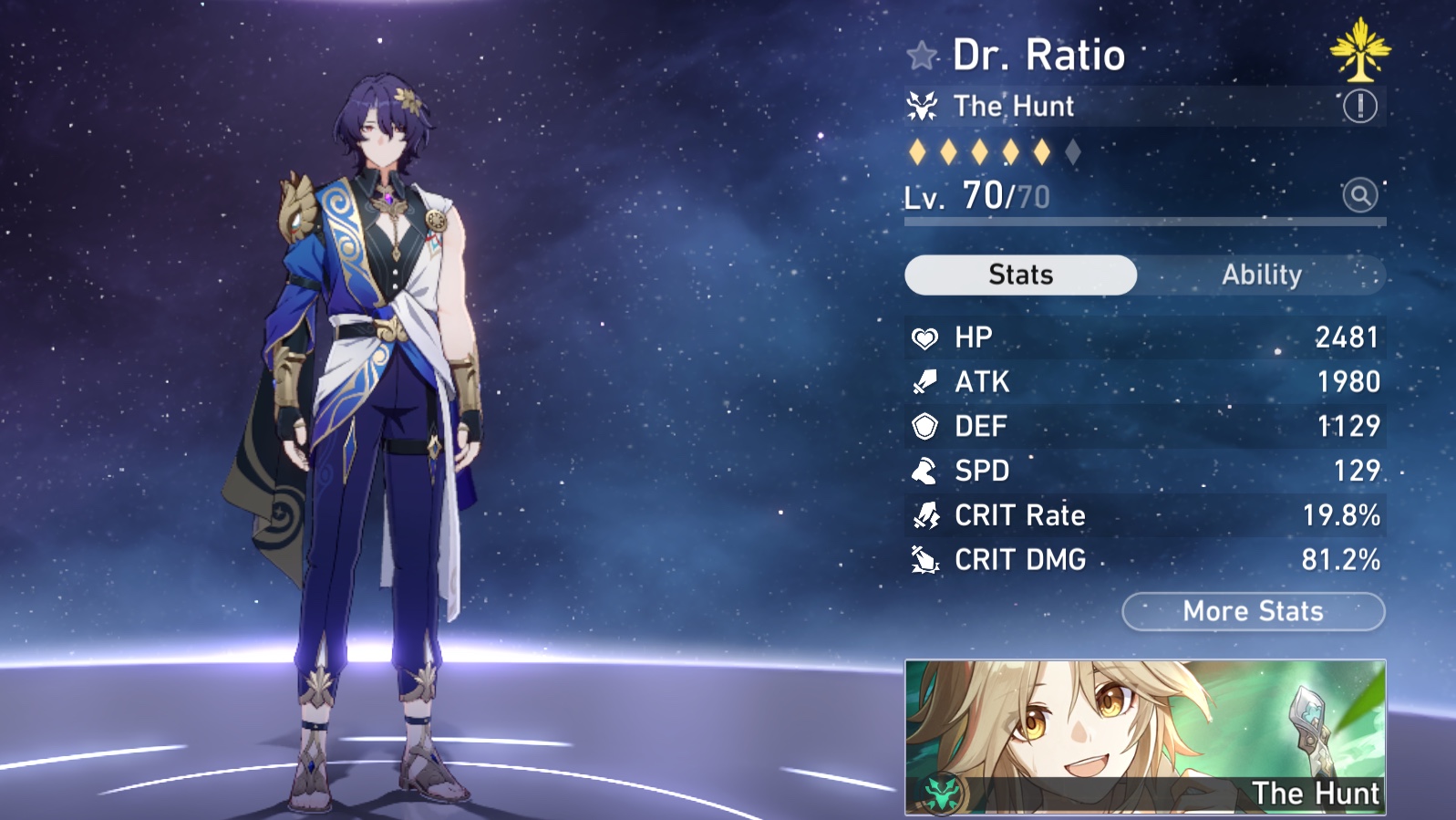Open the equipped Hunt light cone banner
Screen dimensions: 1456x820
pos(1144,733)
